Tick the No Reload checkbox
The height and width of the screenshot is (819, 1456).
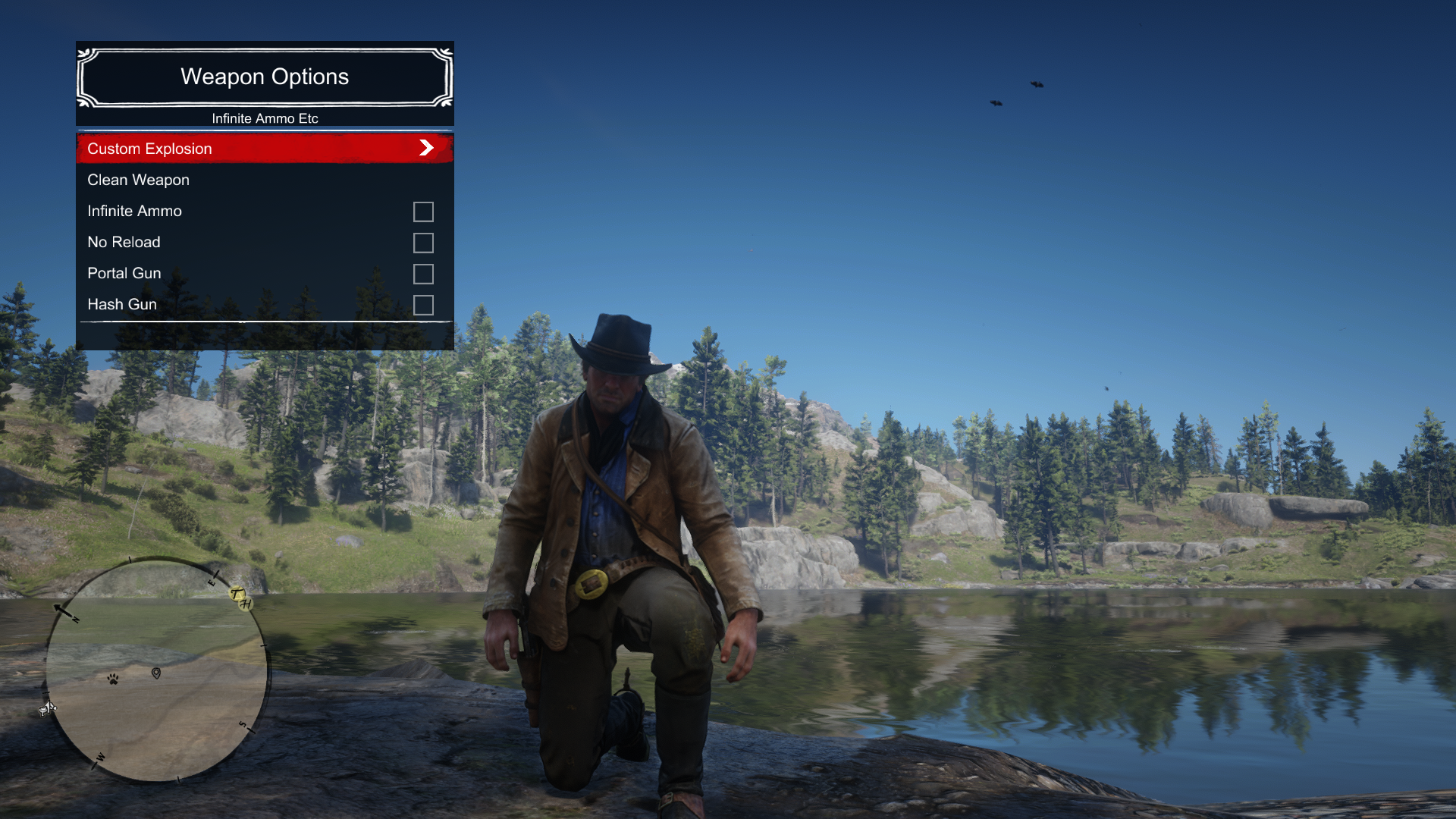423,243
